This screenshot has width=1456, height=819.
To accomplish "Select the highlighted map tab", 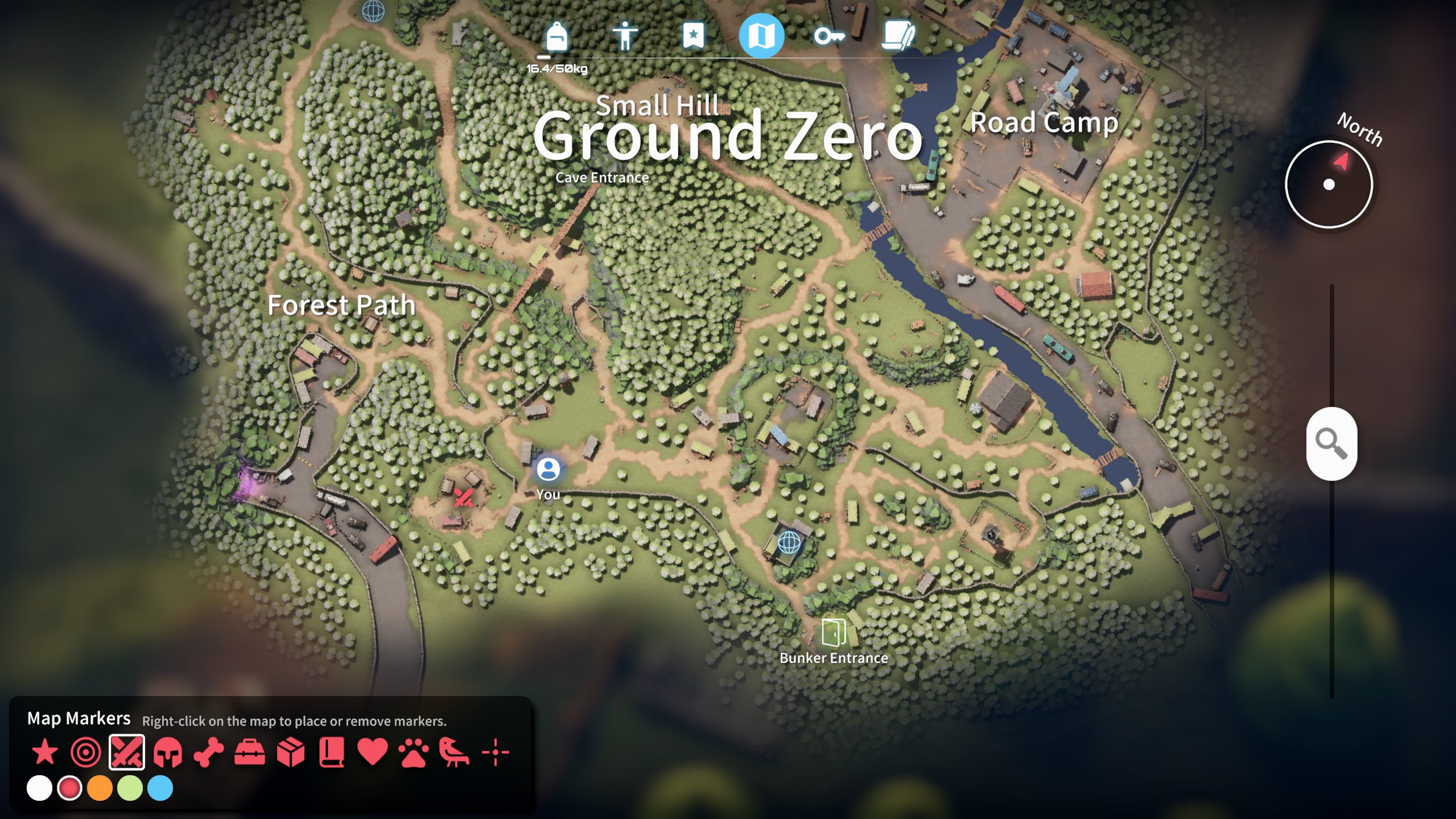I will [761, 36].
